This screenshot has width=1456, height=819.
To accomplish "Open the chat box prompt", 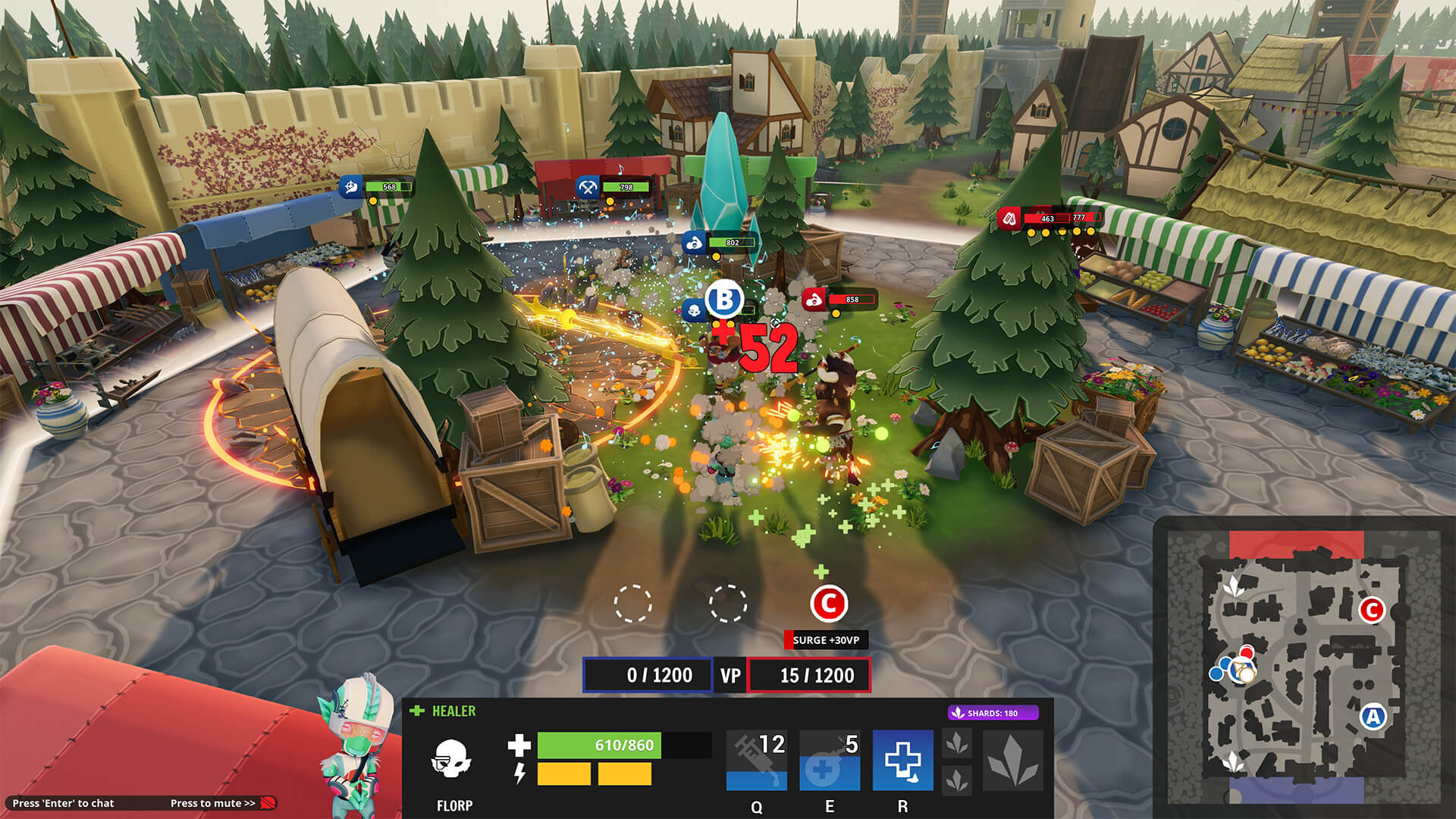I will tap(64, 803).
